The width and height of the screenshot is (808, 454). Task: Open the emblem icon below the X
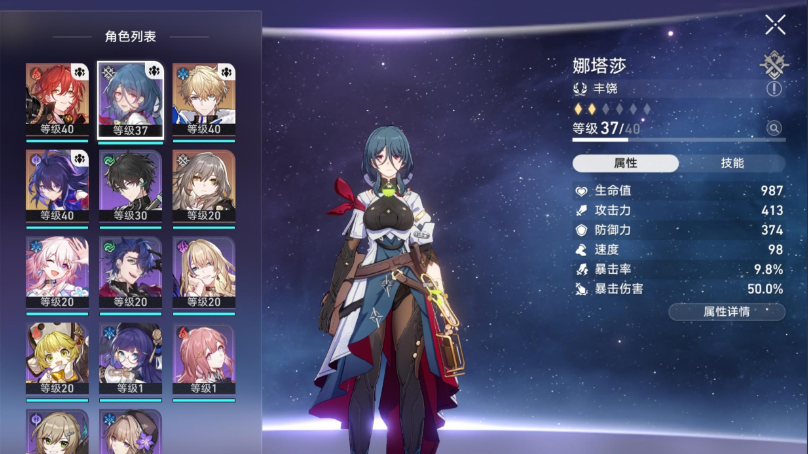pyautogui.click(x=773, y=64)
